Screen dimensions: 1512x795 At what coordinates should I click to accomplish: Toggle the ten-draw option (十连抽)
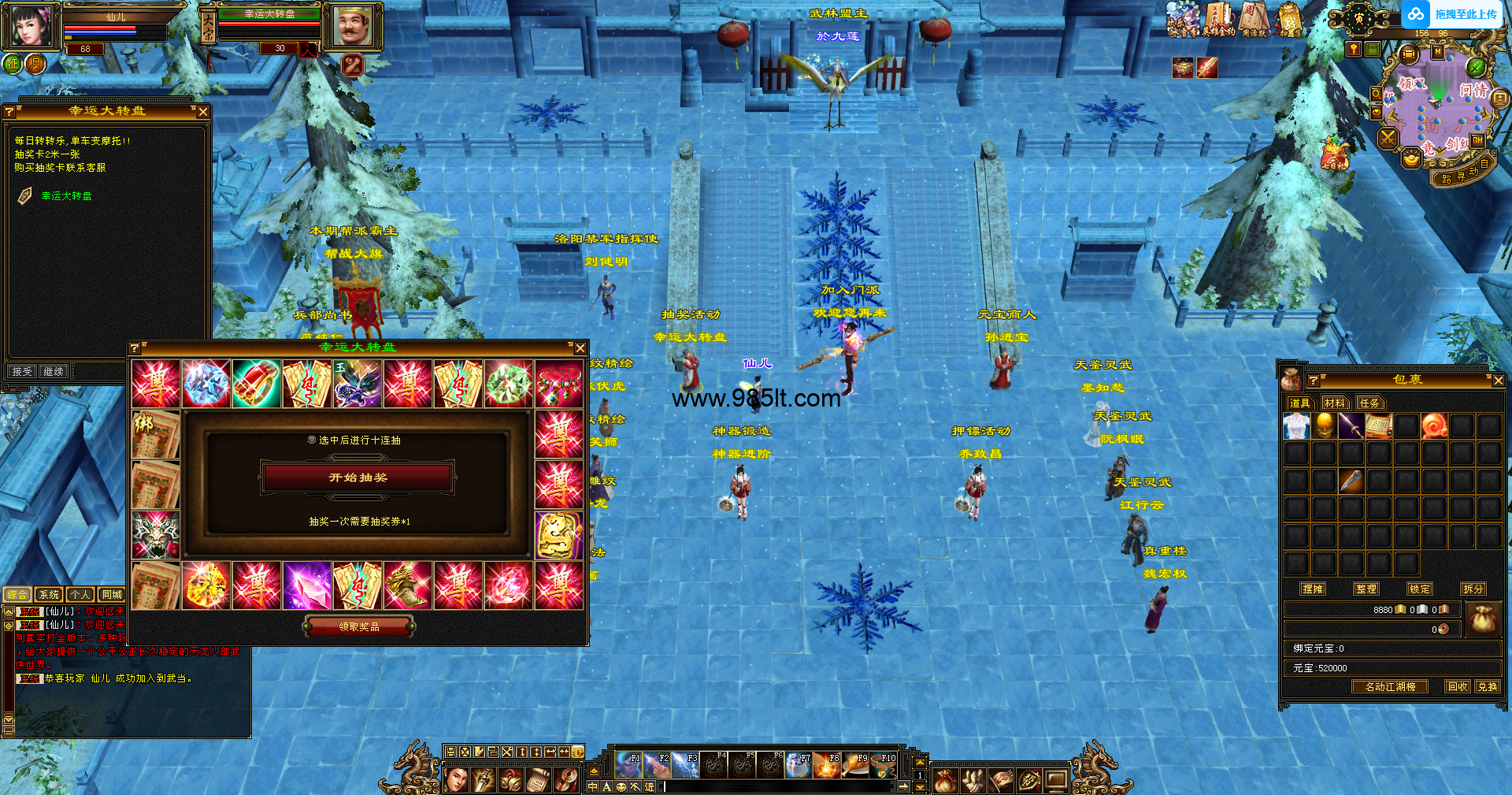click(313, 440)
